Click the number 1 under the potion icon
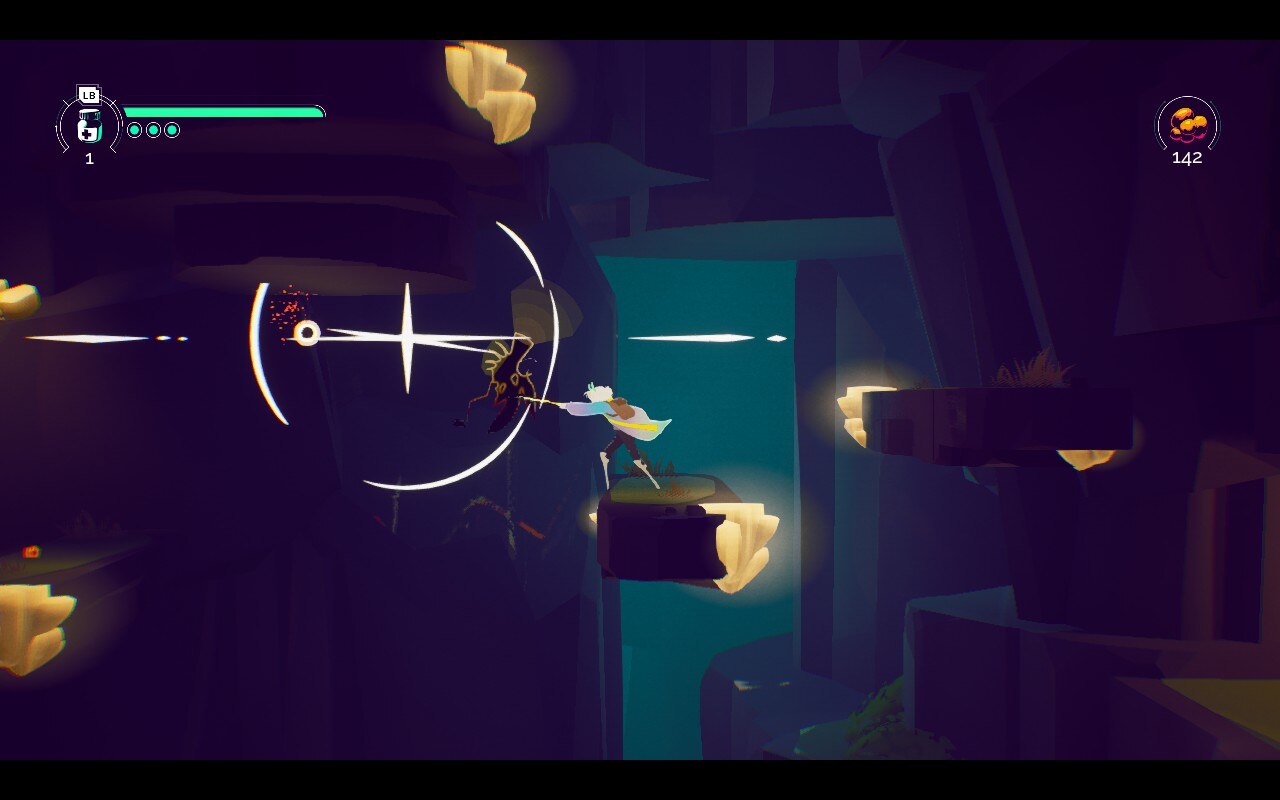Screen dimensions: 1280x800 click(88, 159)
